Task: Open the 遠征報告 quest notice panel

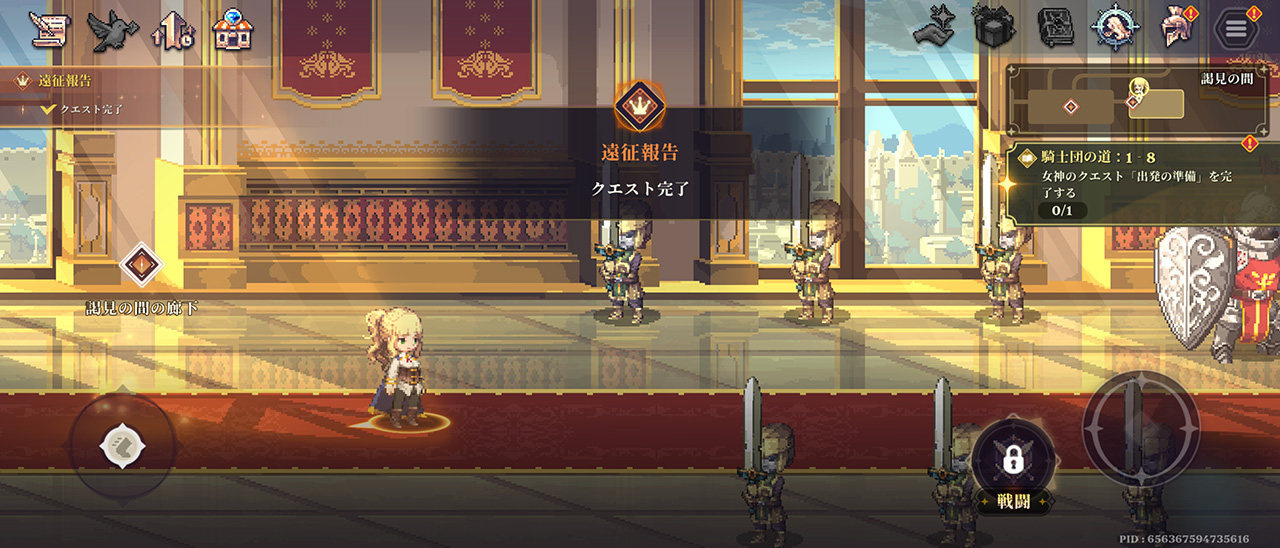Action: (70, 92)
